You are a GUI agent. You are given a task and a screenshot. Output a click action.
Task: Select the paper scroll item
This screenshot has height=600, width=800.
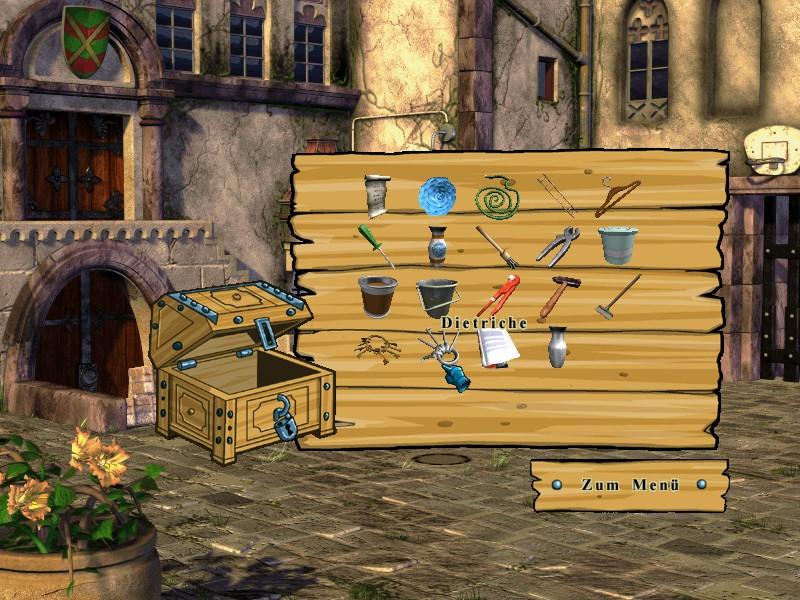[377, 195]
